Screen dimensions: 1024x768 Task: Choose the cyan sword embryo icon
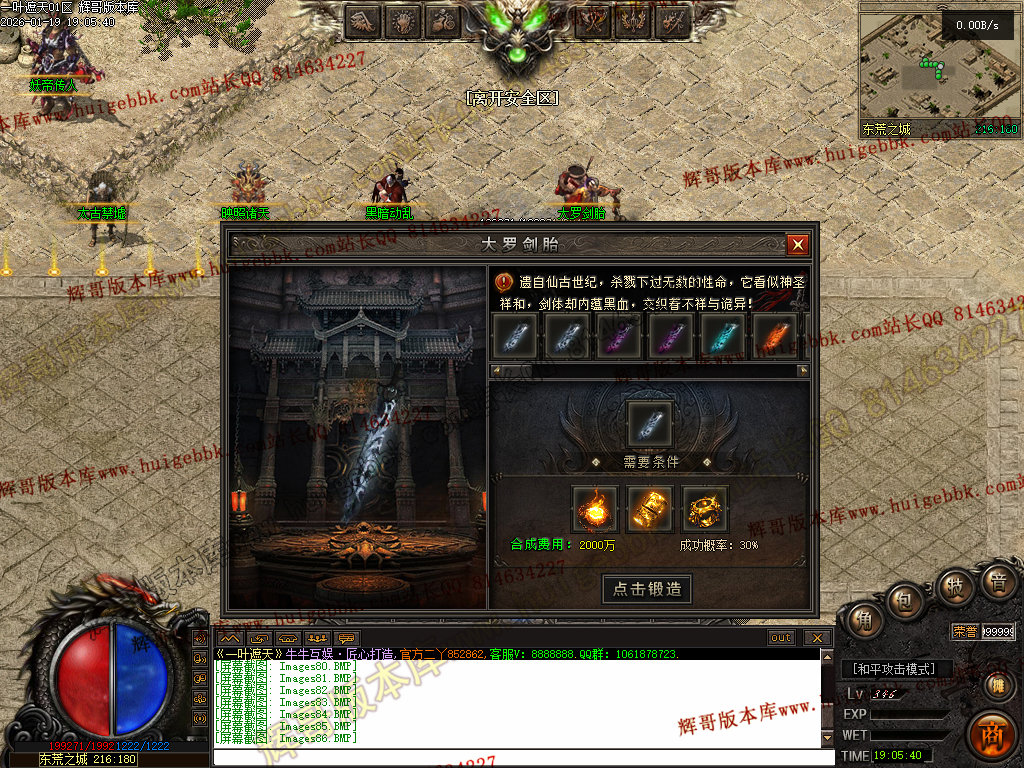pyautogui.click(x=723, y=336)
